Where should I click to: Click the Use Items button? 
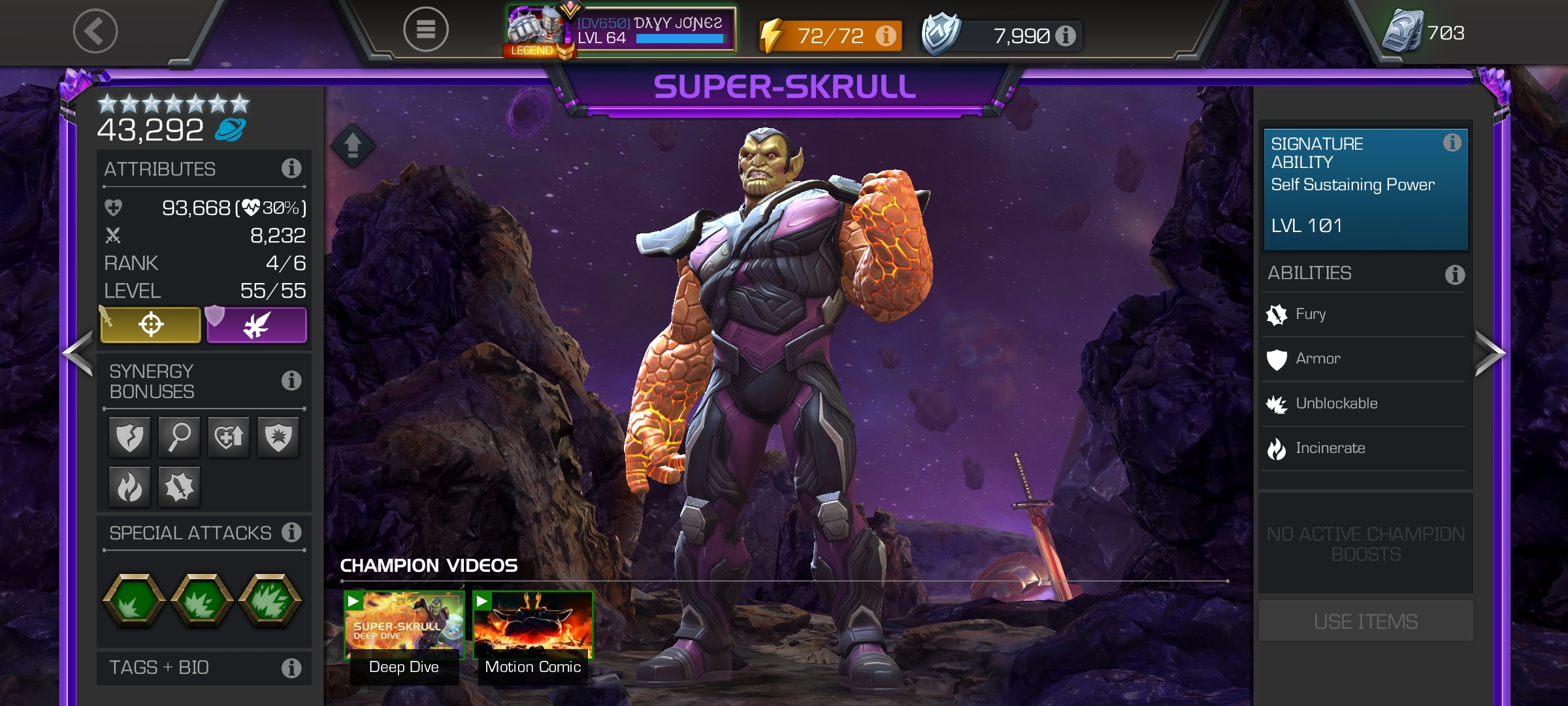click(x=1365, y=621)
